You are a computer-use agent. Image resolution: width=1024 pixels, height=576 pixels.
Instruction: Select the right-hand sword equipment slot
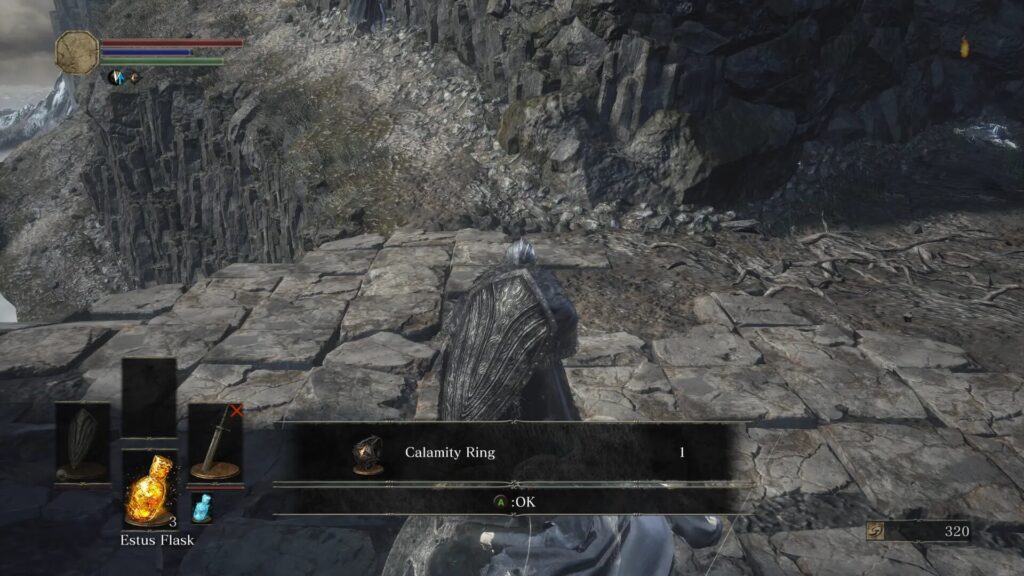pos(215,443)
